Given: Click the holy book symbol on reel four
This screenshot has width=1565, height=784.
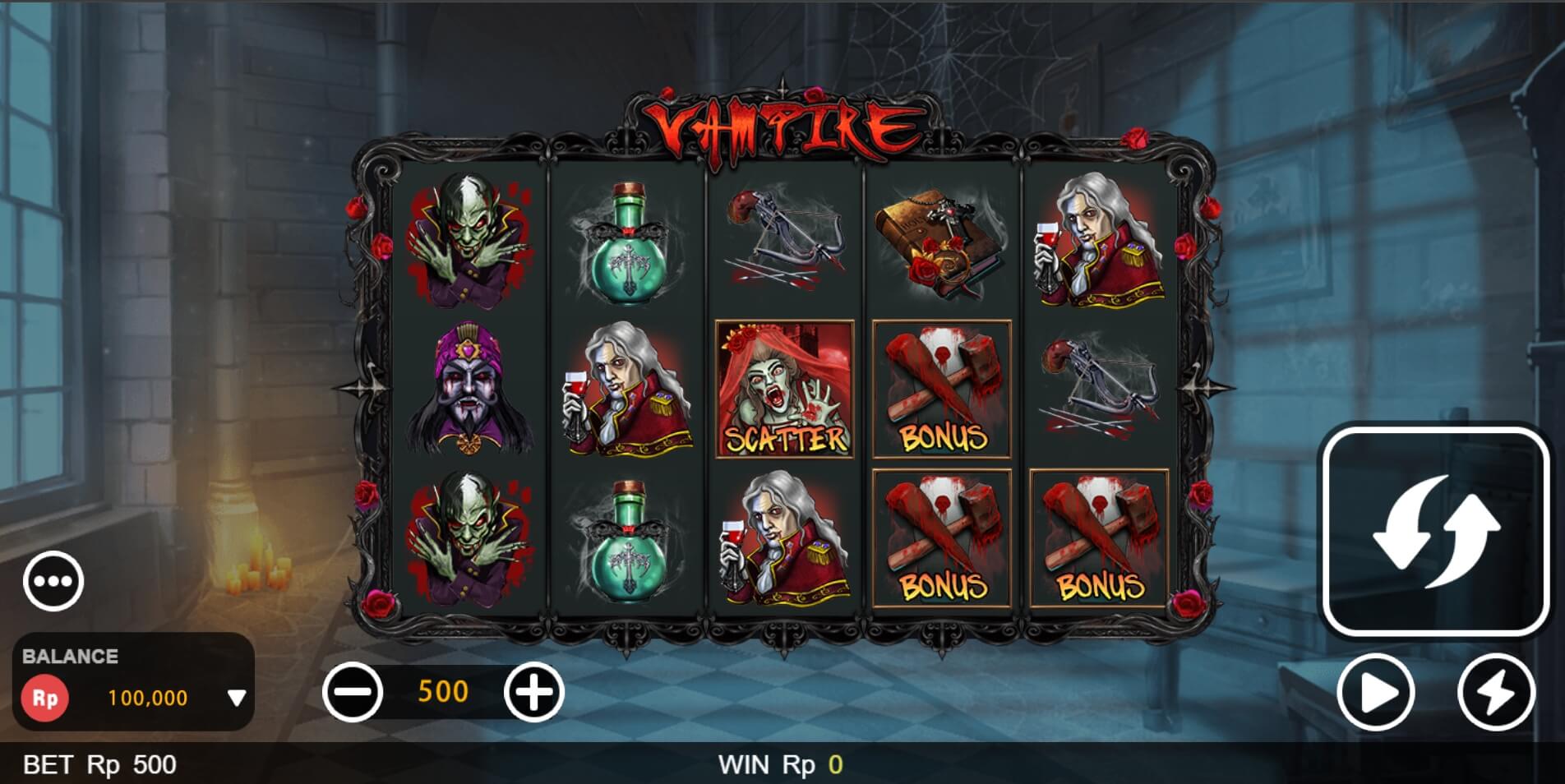Looking at the screenshot, I should pyautogui.click(x=941, y=247).
